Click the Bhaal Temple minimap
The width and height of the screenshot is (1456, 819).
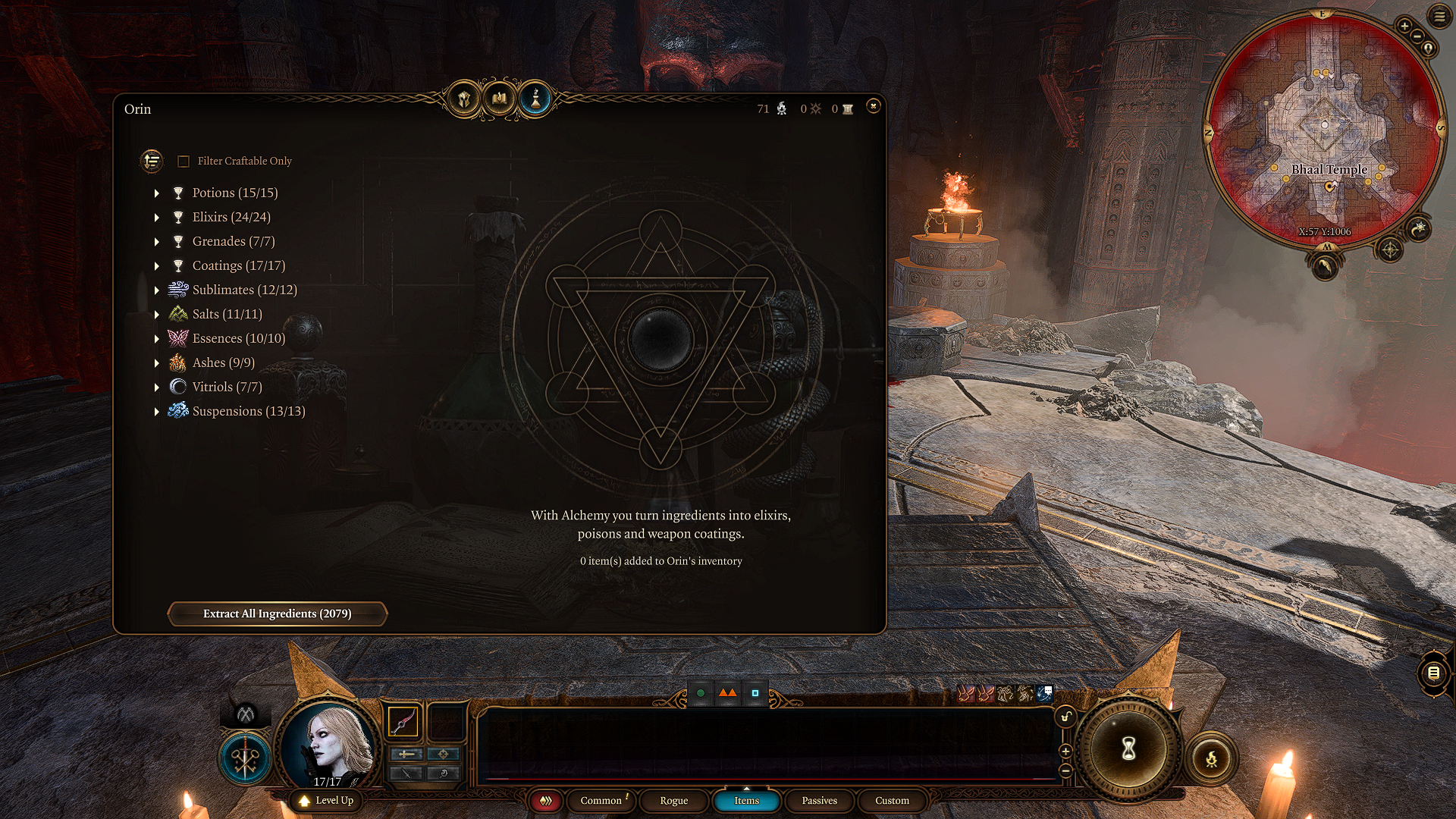pyautogui.click(x=1324, y=127)
